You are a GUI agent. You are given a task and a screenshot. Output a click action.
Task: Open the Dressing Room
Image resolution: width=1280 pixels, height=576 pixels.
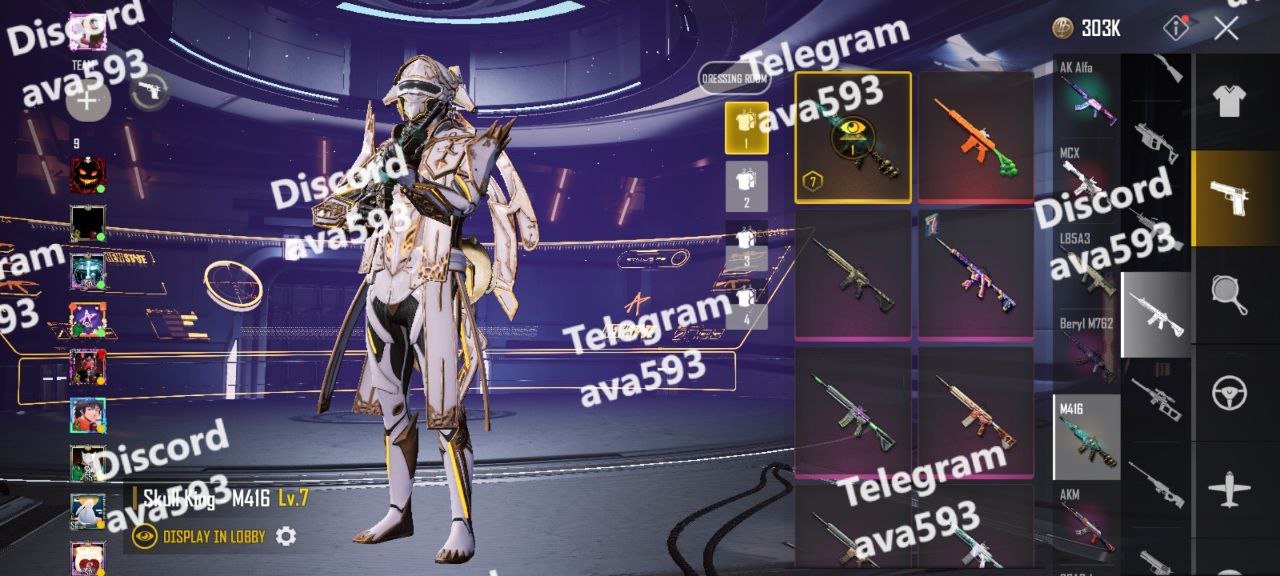tap(734, 78)
